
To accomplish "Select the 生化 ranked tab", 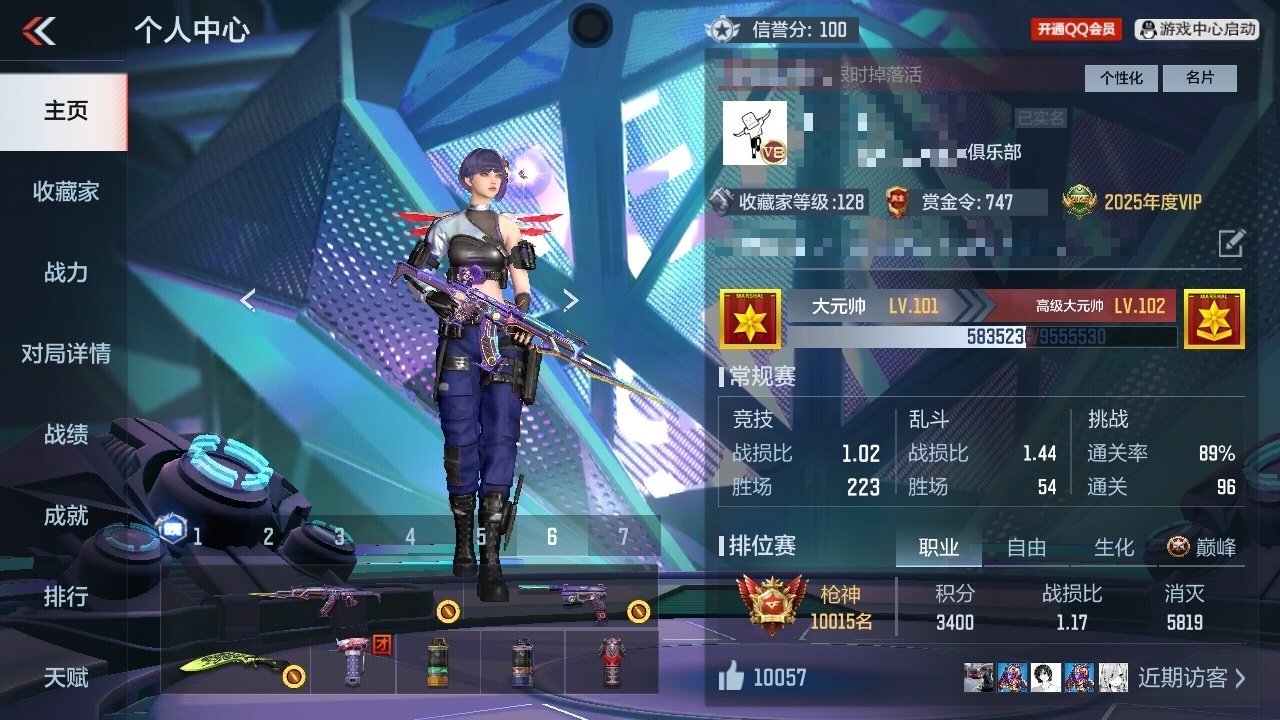I will tap(1114, 548).
